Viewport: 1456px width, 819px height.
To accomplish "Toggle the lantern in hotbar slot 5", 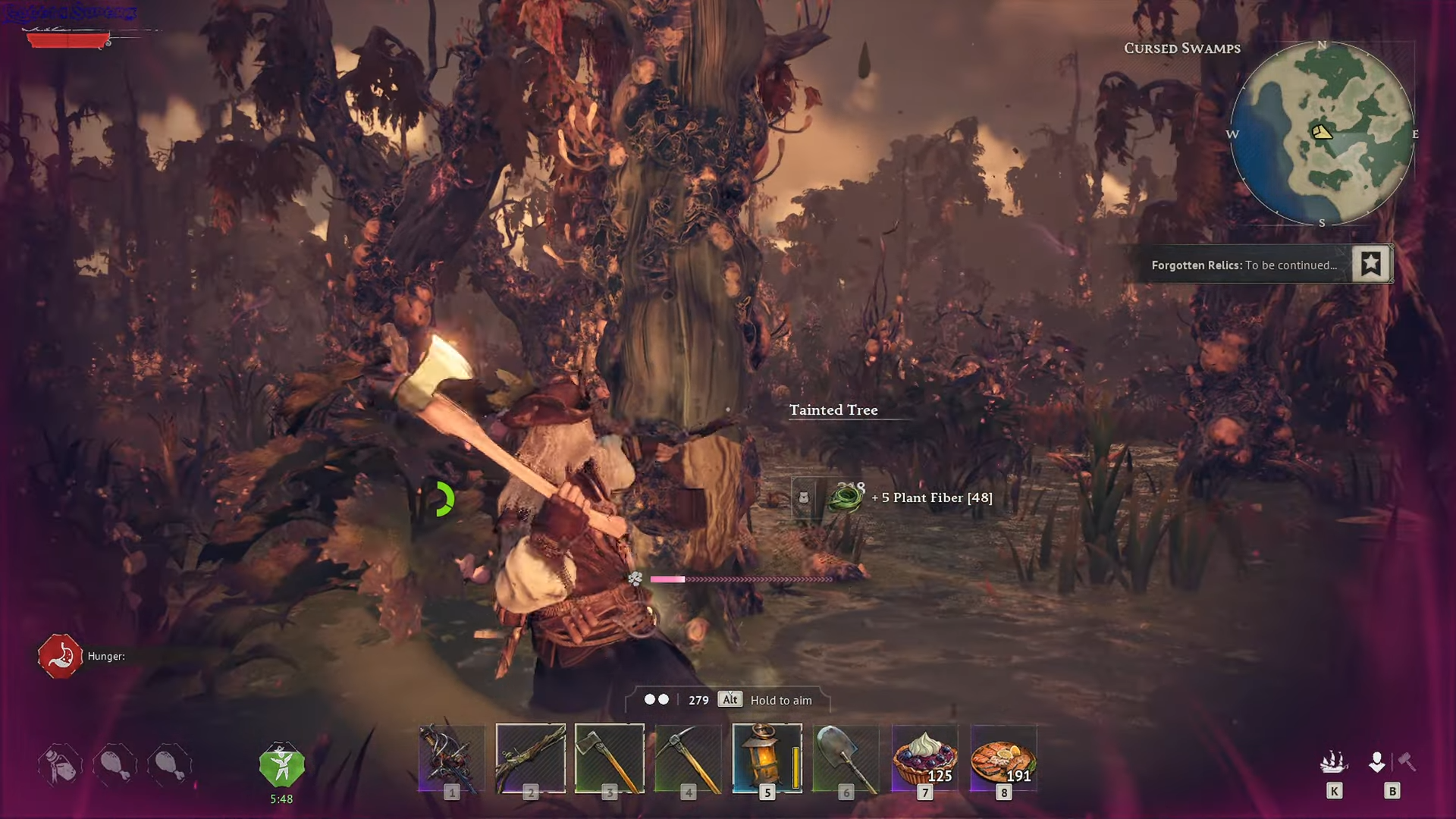I will point(767,758).
